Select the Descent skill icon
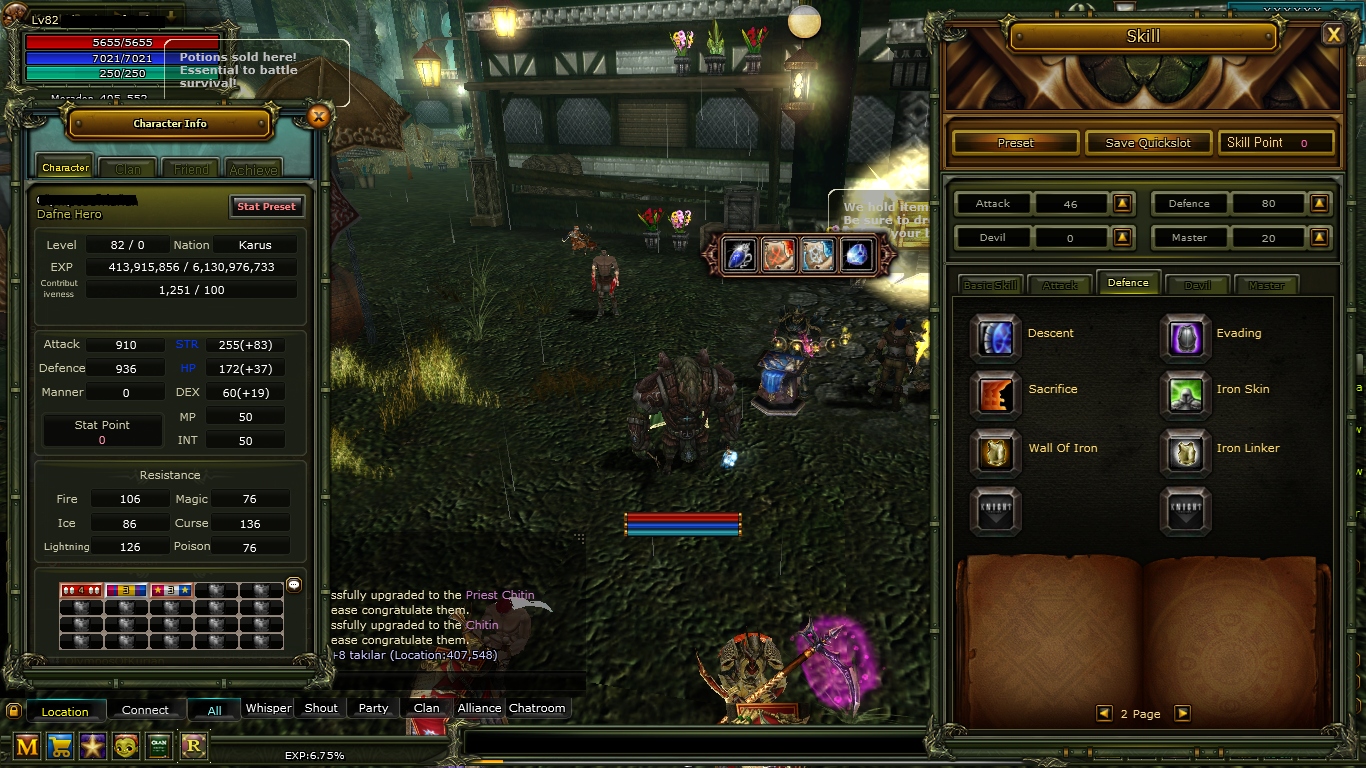 pyautogui.click(x=996, y=336)
